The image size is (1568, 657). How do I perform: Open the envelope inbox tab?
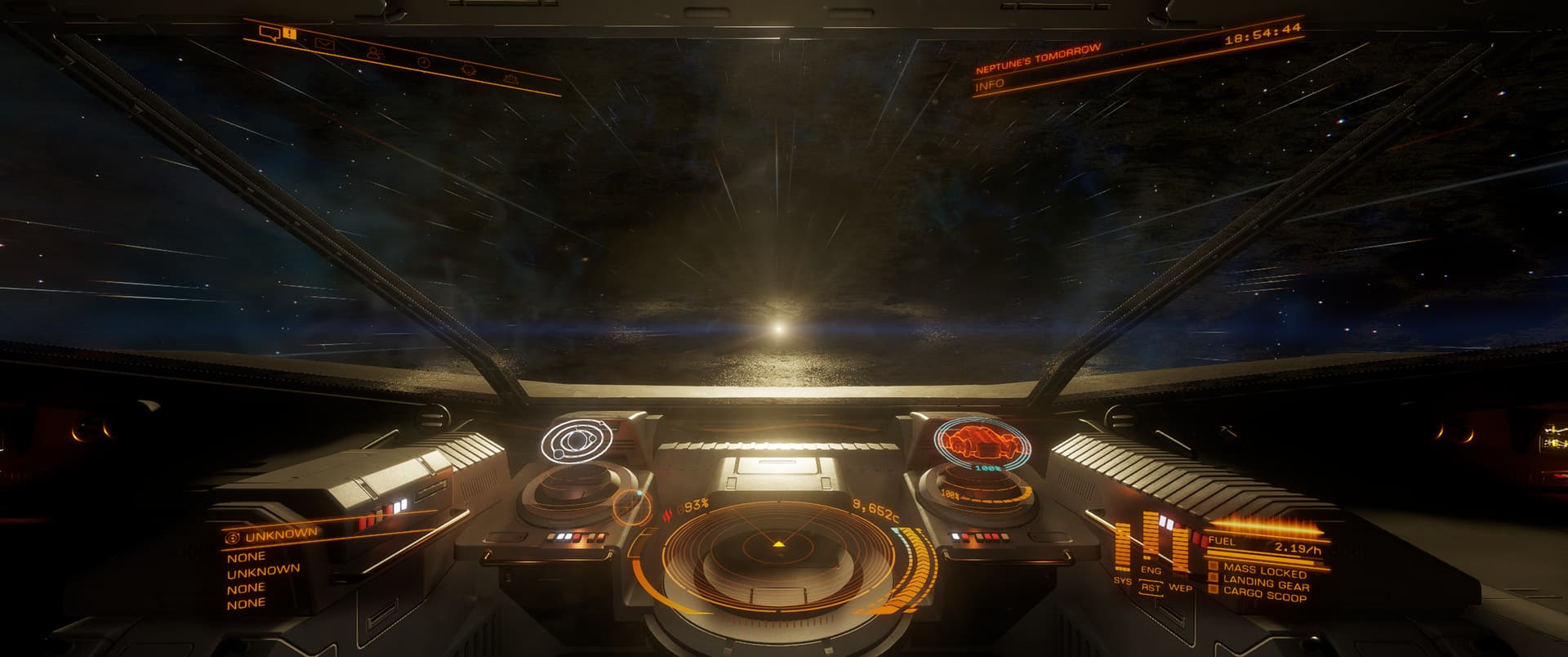325,44
